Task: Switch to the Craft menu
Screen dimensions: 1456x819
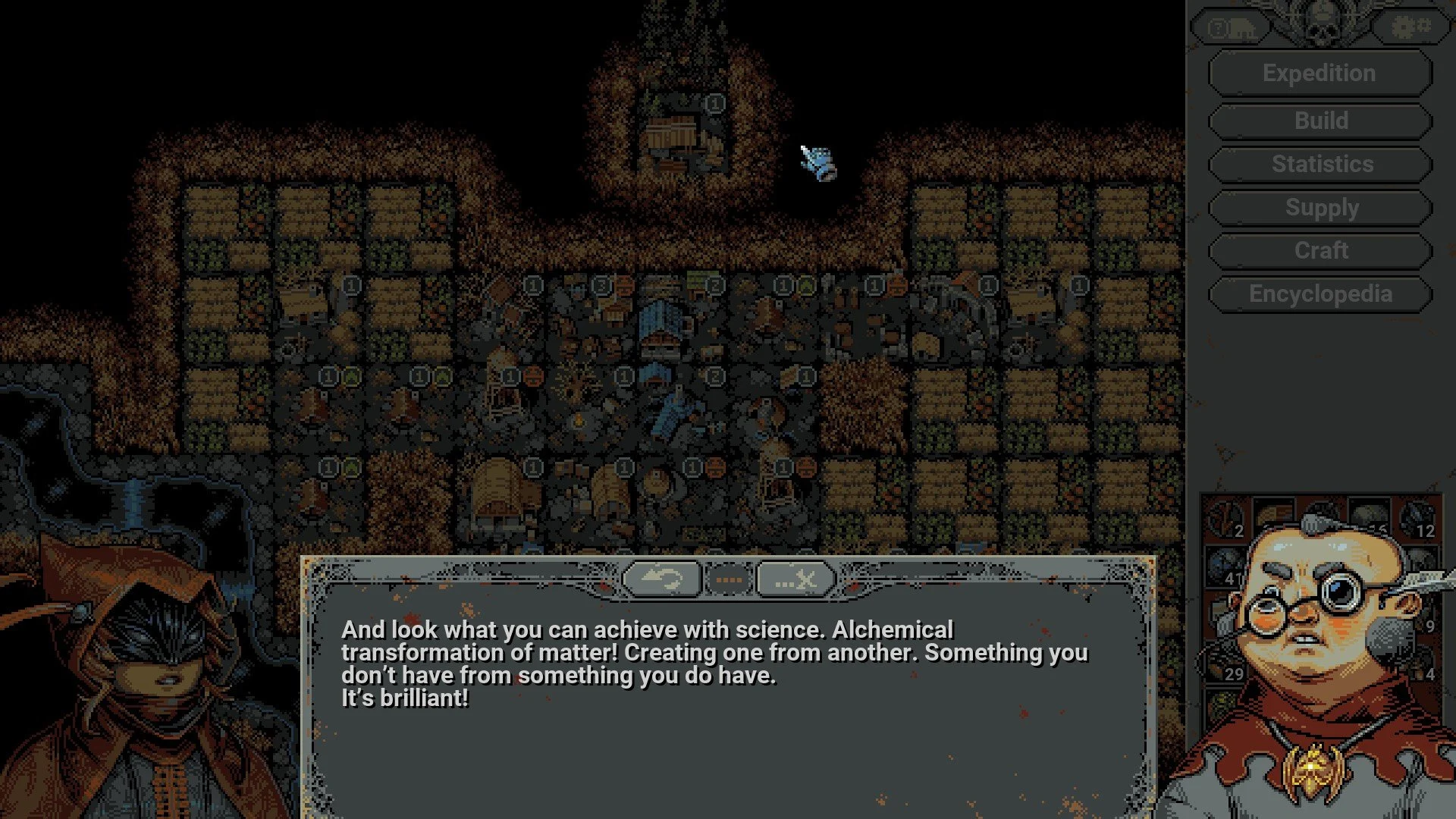Action: pos(1319,250)
